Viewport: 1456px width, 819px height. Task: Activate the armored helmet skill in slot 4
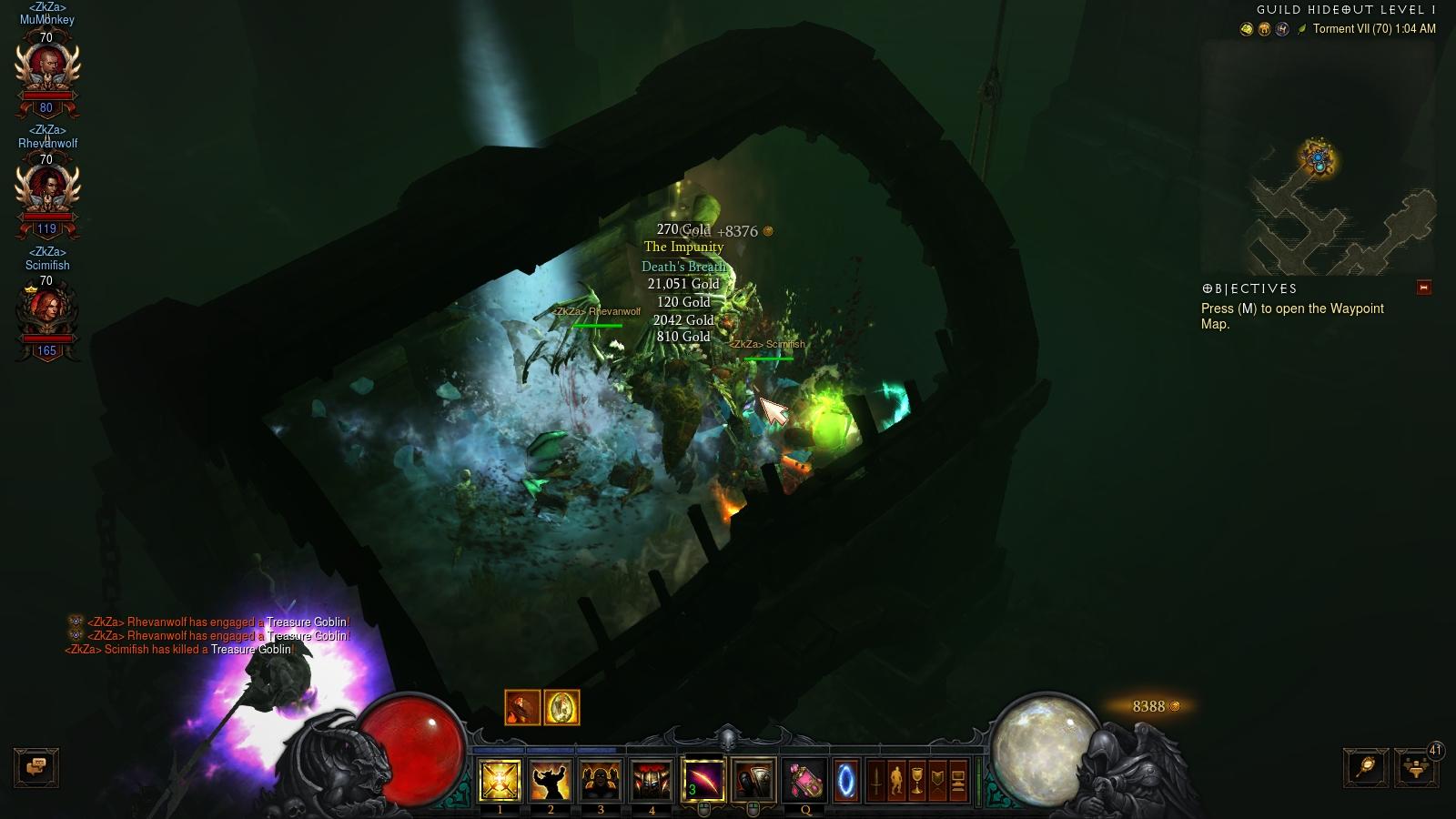point(652,781)
